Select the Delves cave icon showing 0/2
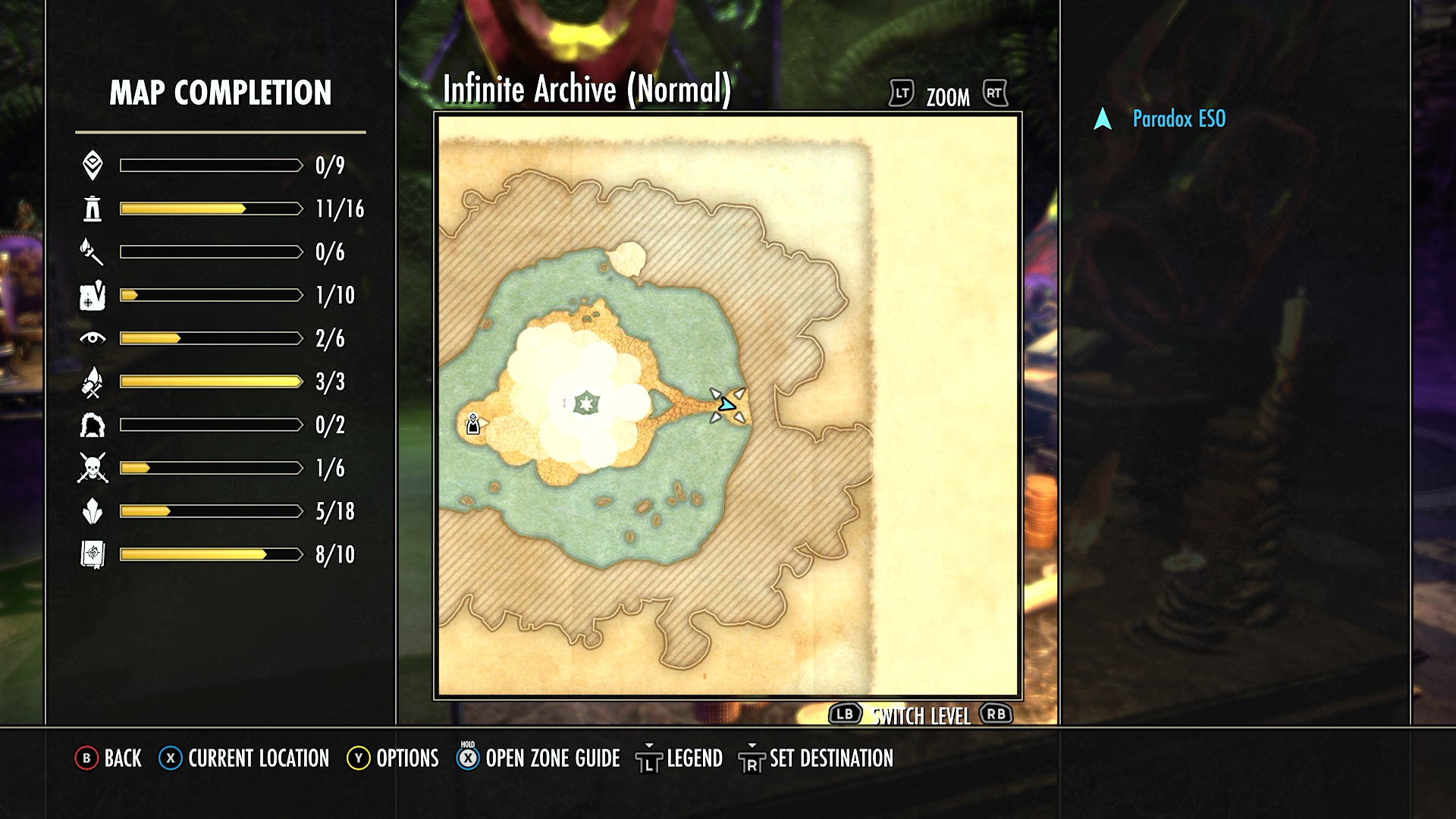 click(x=91, y=425)
